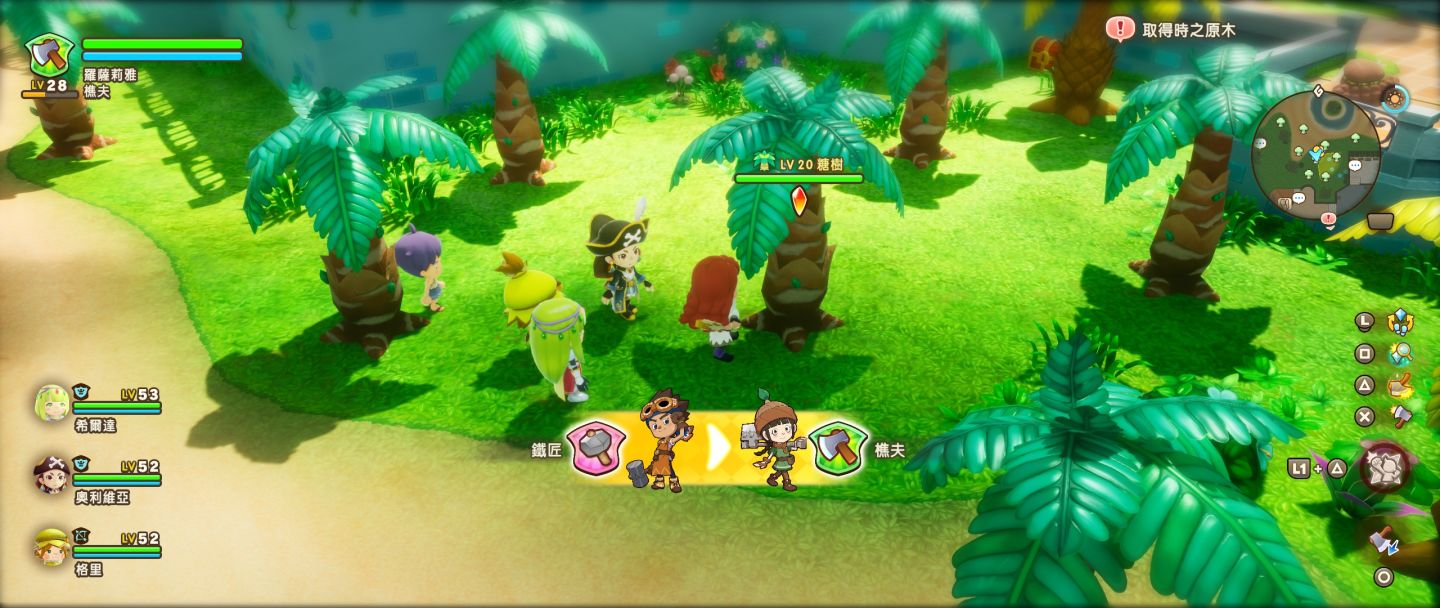1440x608 pixels.
Task: Click the sun time-of-day icon by minimap
Action: 1394,98
